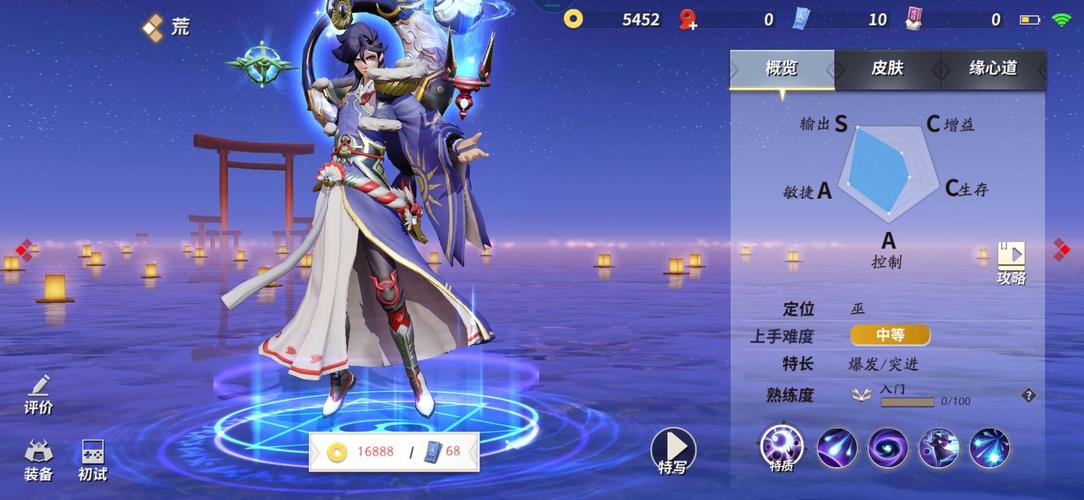Viewport: 1084px width, 500px height.
Task: Switch to the 皮肤 skins tab
Action: pos(887,69)
